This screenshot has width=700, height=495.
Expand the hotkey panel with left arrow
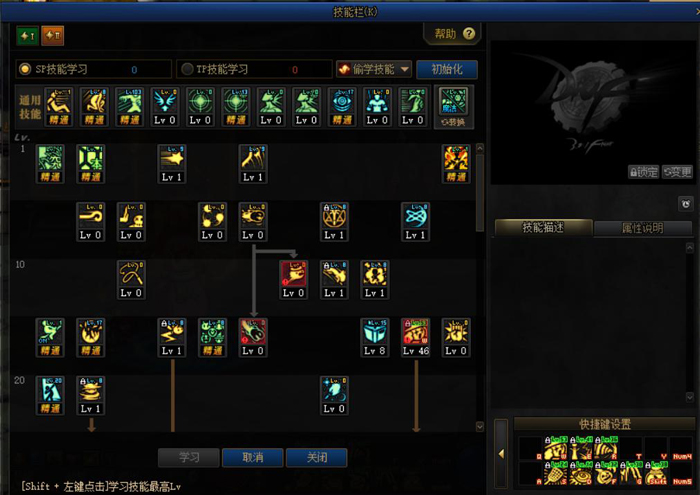(501, 454)
